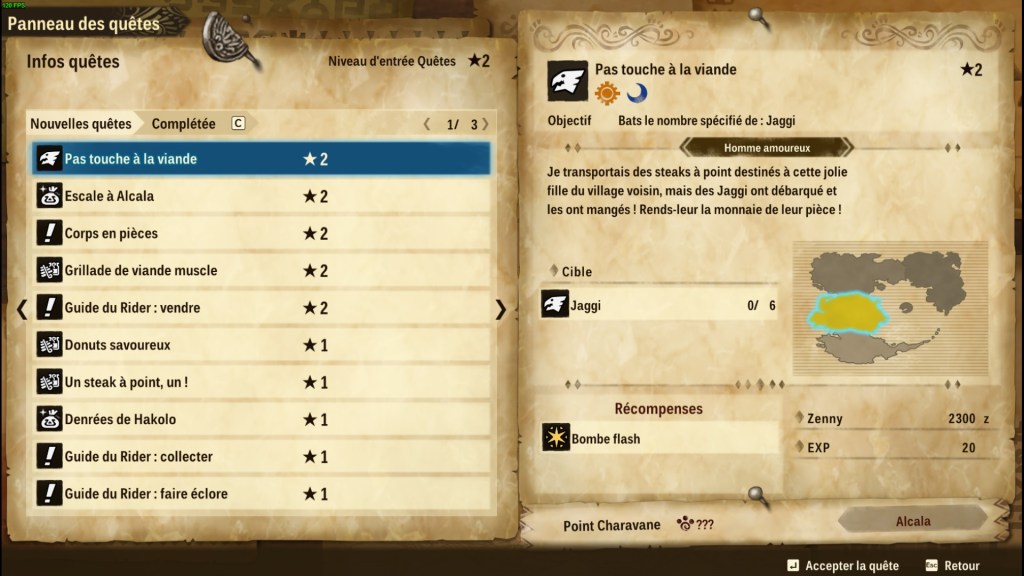Click the right arrow beside the quest list

click(501, 309)
